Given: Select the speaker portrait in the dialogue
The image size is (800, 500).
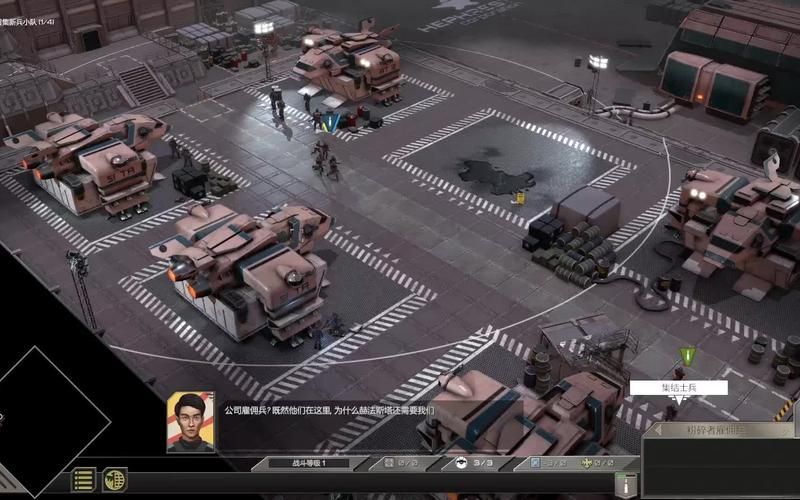Looking at the screenshot, I should tap(190, 421).
